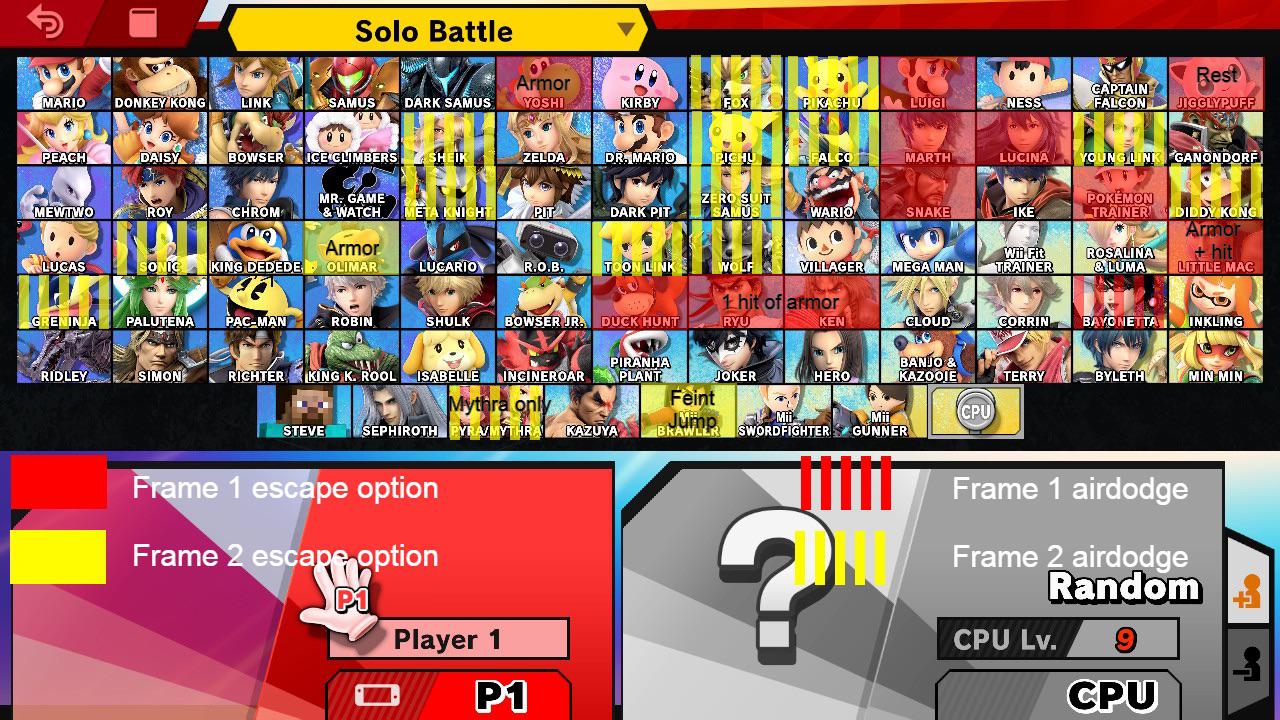This screenshot has width=1280, height=720.
Task: Open the CPU Lv. selector
Action: [x=1057, y=640]
